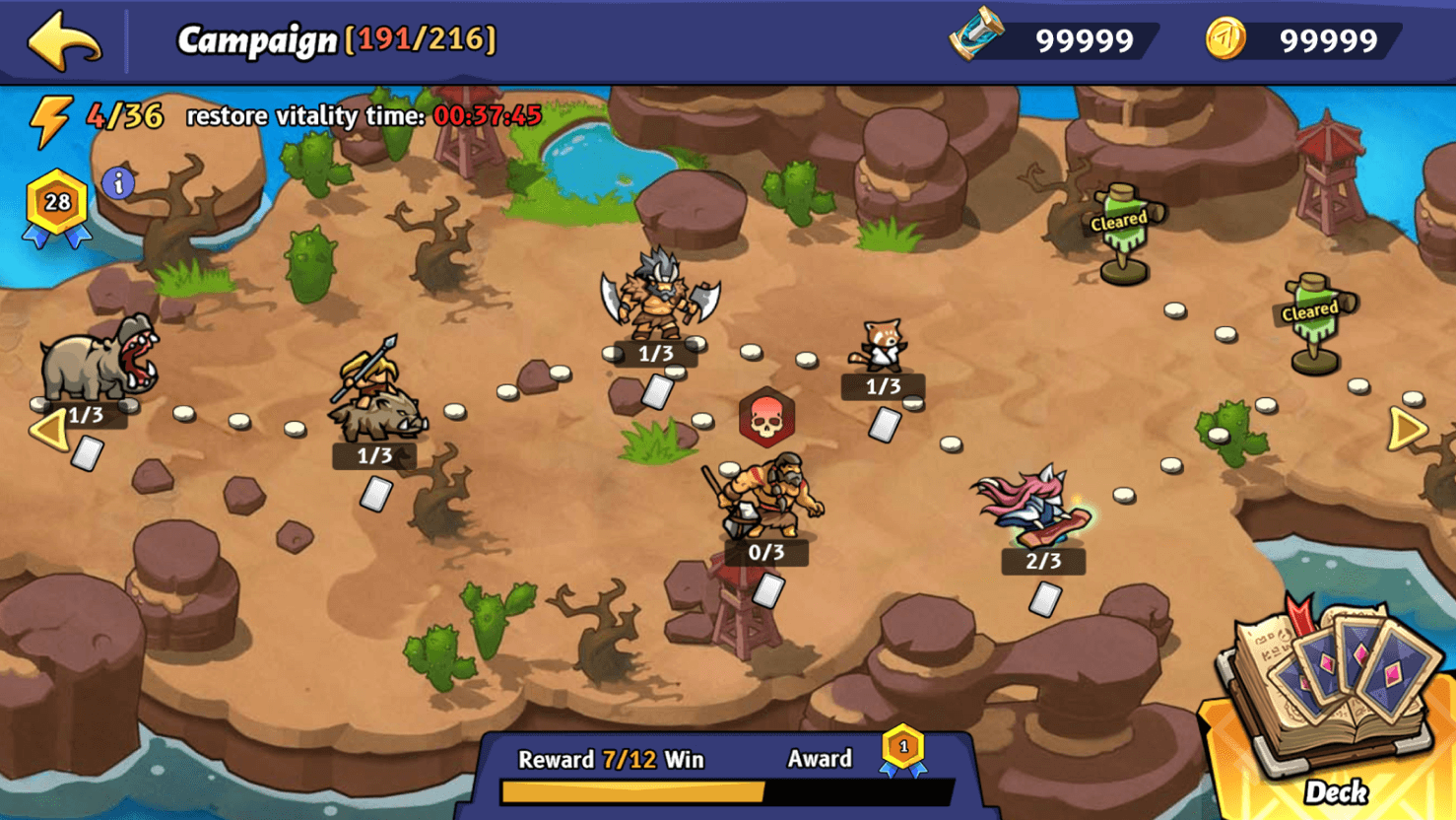
Task: Open the Award medal badge
Action: pyautogui.click(x=902, y=751)
